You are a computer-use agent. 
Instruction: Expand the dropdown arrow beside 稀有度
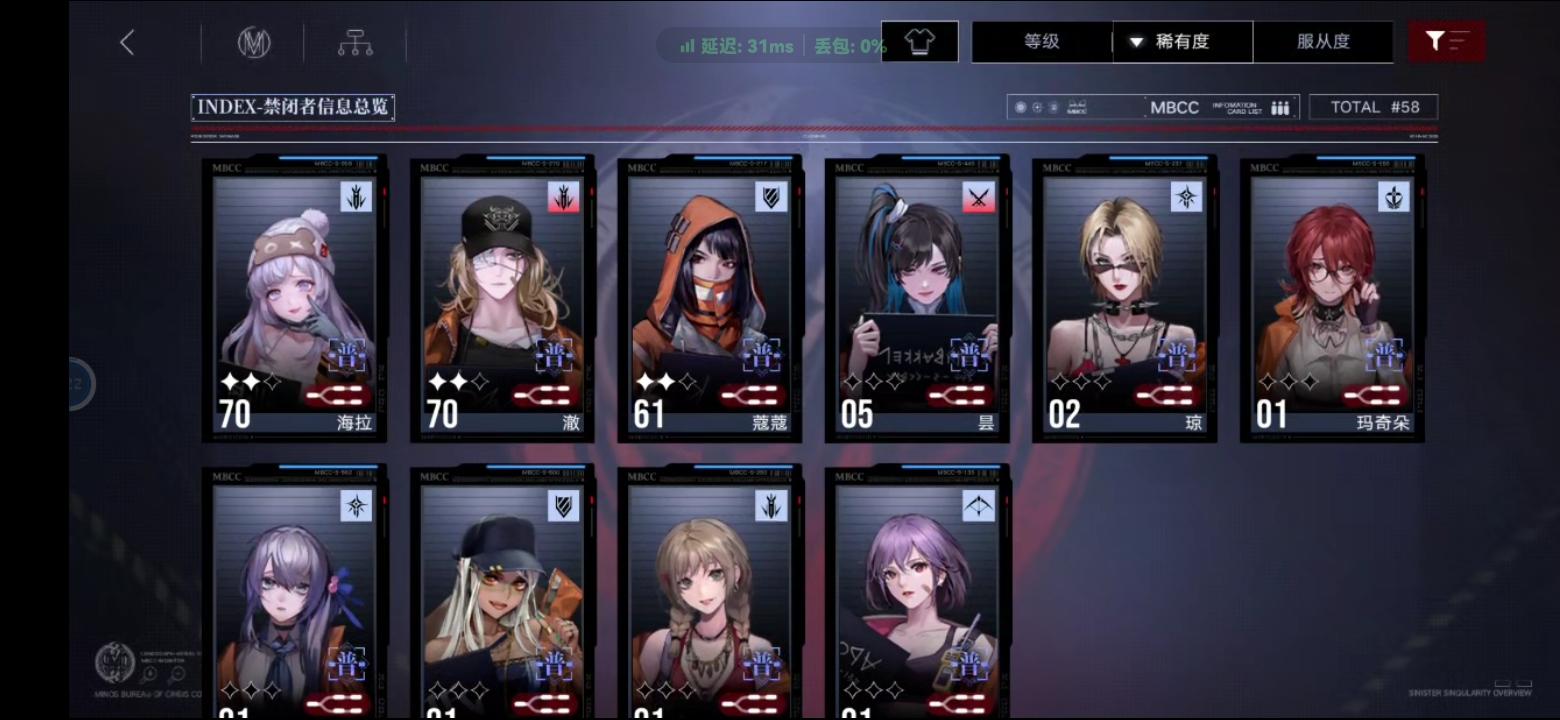click(x=1134, y=42)
